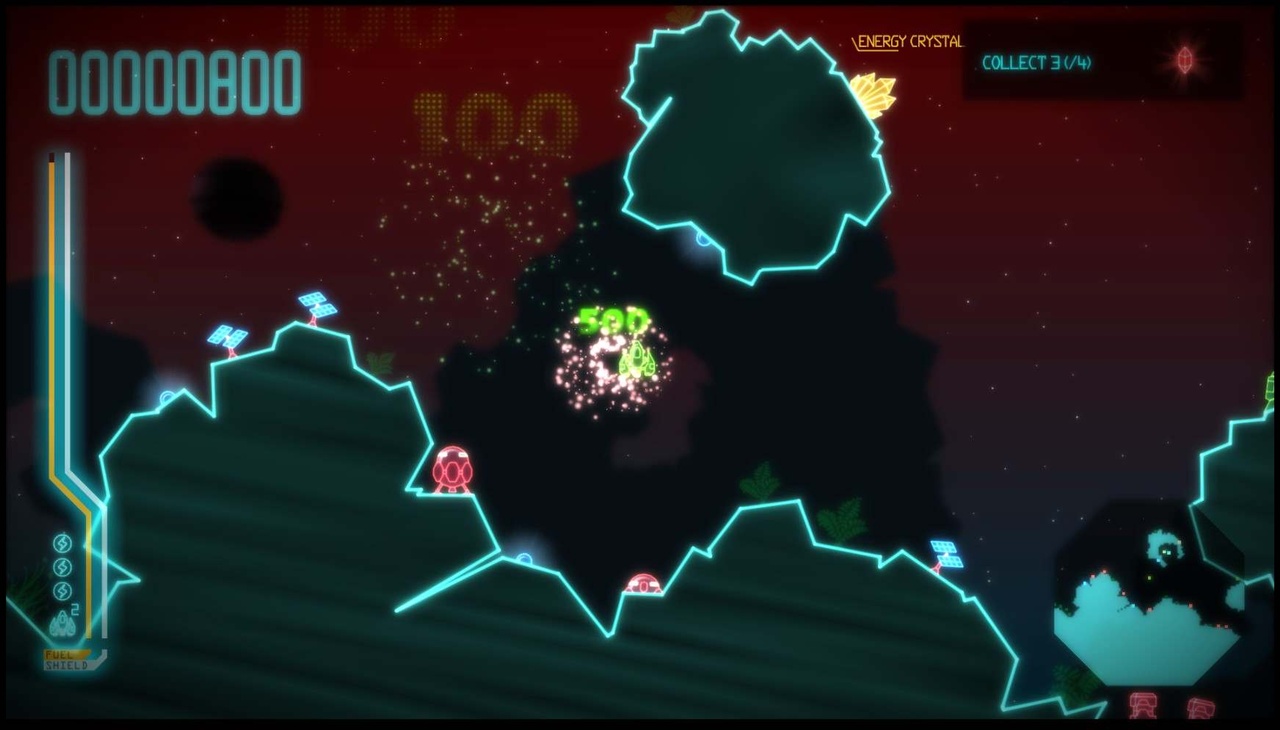Click the 00000800 score readout
This screenshot has height=730, width=1280.
[175, 82]
